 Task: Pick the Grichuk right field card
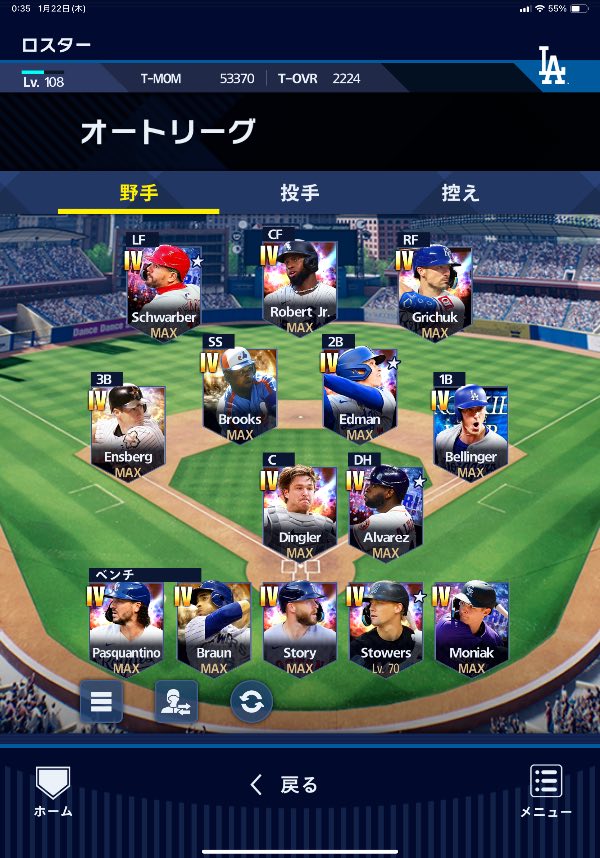pyautogui.click(x=435, y=290)
